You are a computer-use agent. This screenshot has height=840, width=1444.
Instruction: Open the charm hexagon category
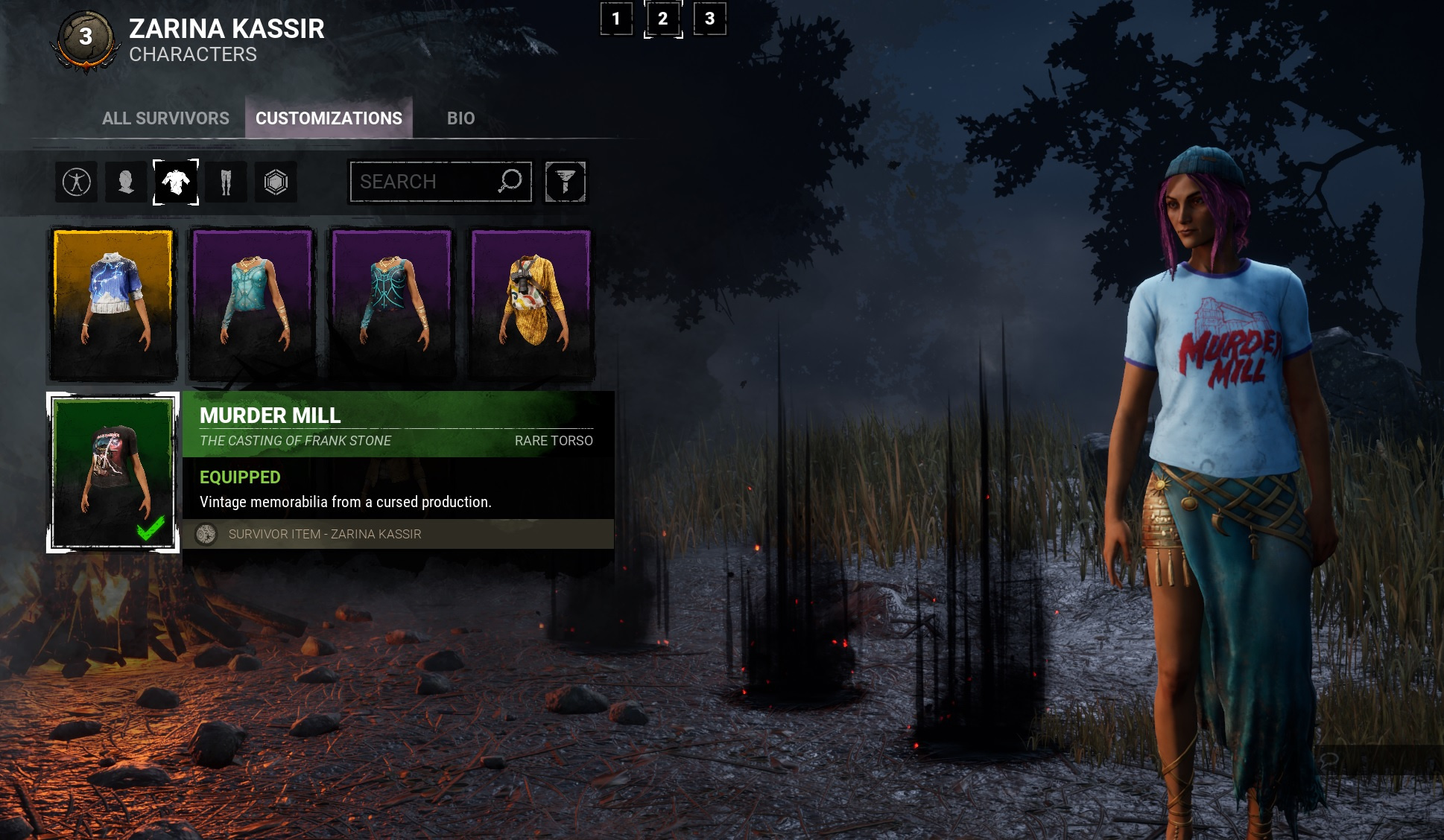[276, 182]
